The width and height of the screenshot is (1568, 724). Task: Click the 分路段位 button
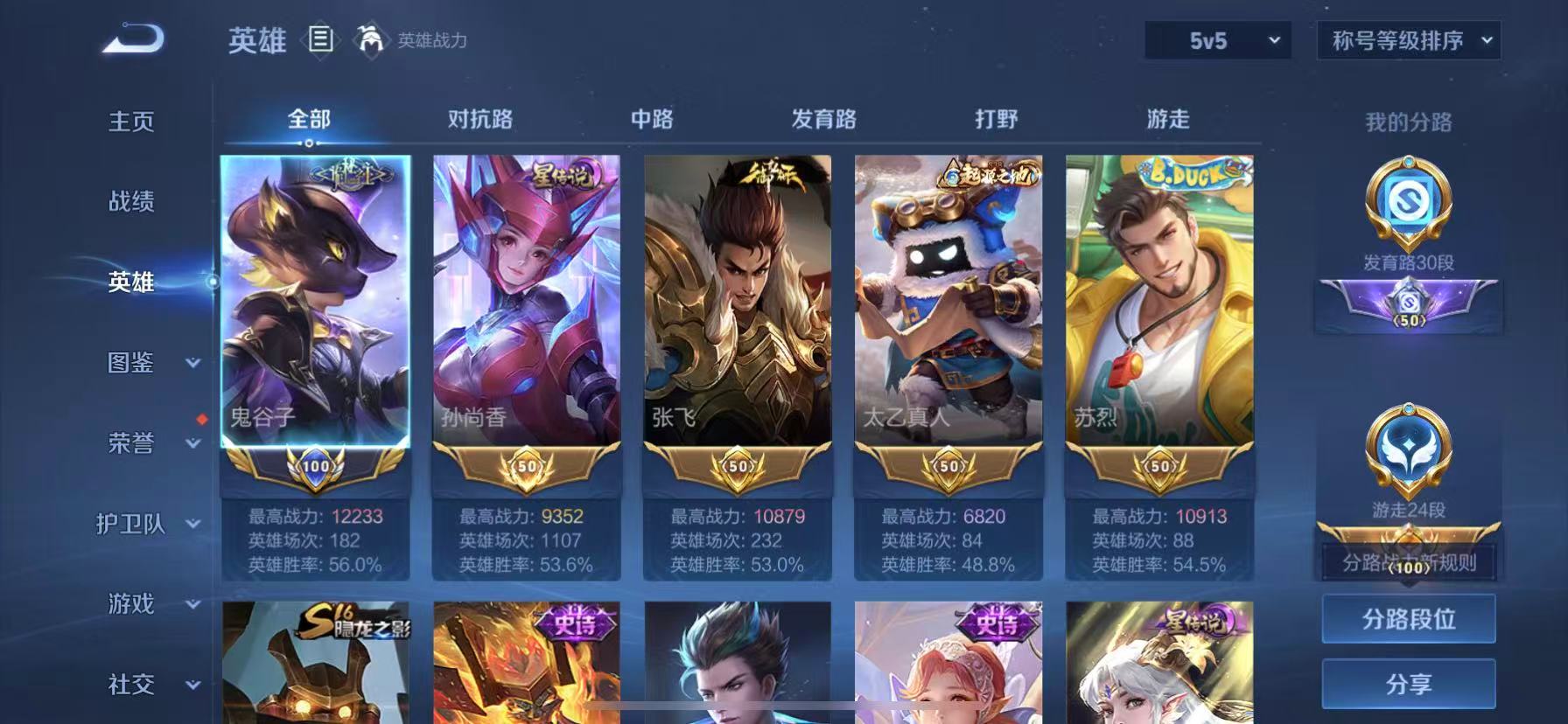tap(1409, 618)
